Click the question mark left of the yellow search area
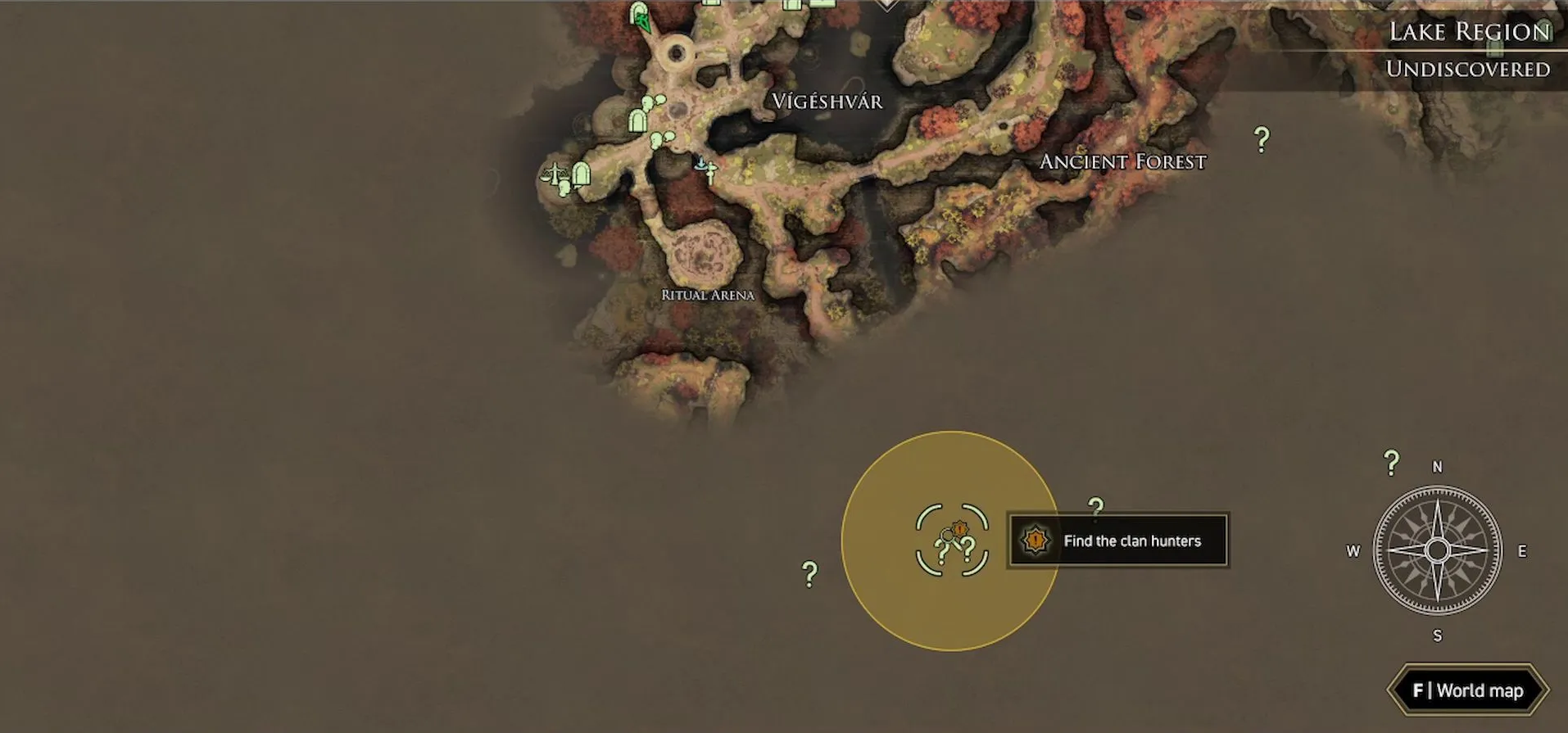The width and height of the screenshot is (1568, 733). point(809,573)
